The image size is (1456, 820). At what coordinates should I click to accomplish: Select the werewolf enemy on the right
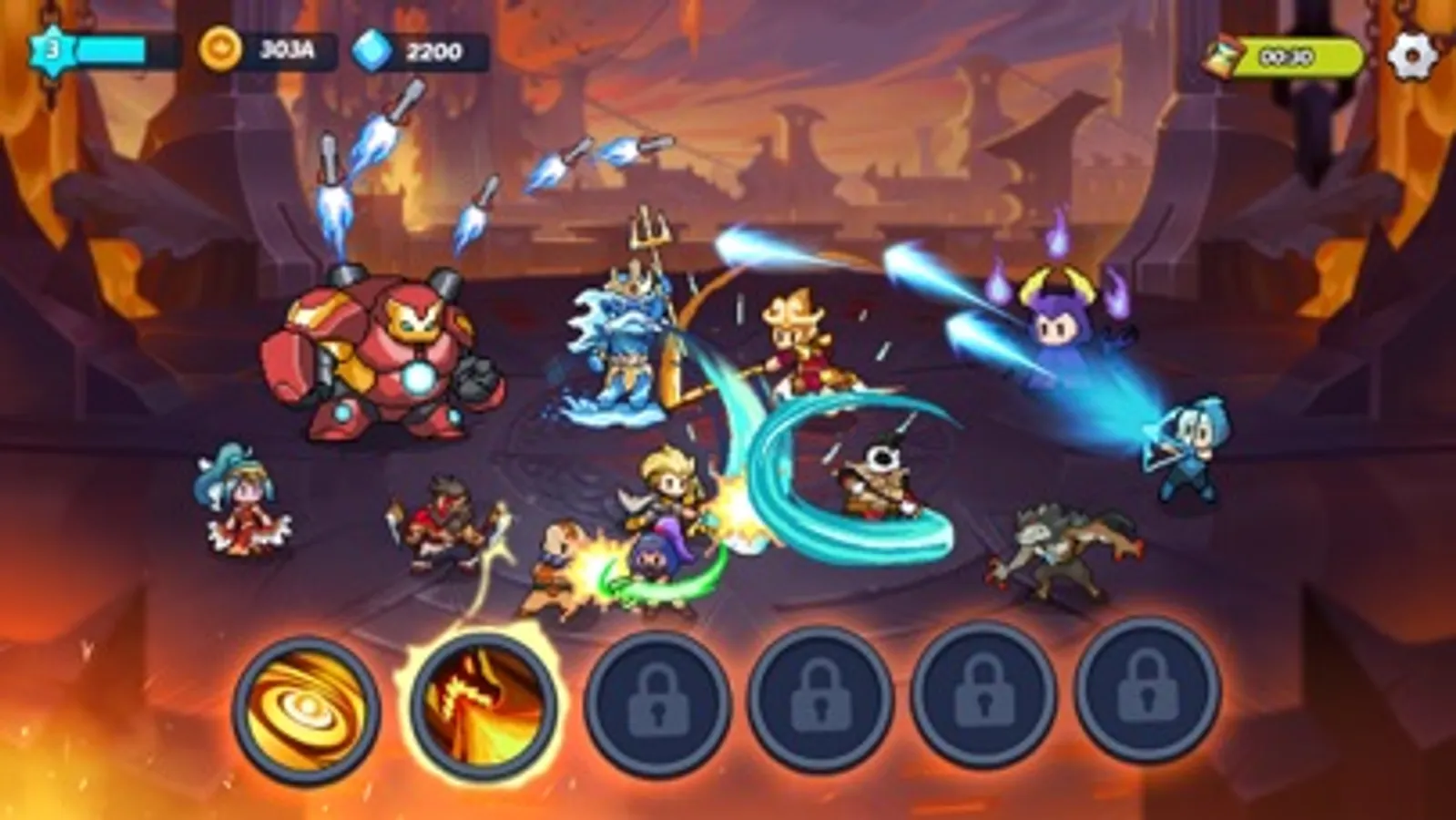tap(1065, 551)
